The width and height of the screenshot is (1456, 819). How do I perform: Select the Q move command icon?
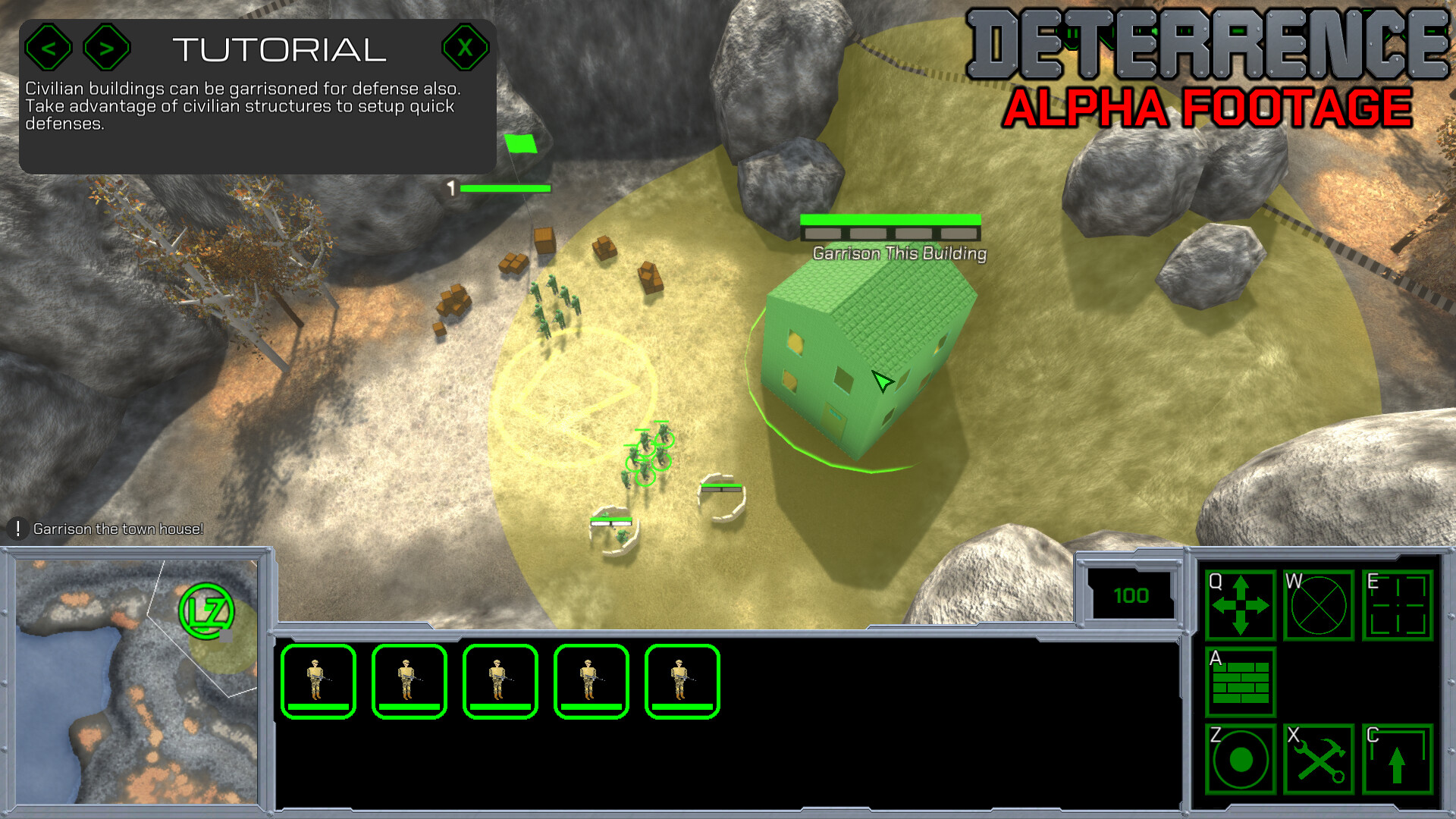pos(1241,606)
